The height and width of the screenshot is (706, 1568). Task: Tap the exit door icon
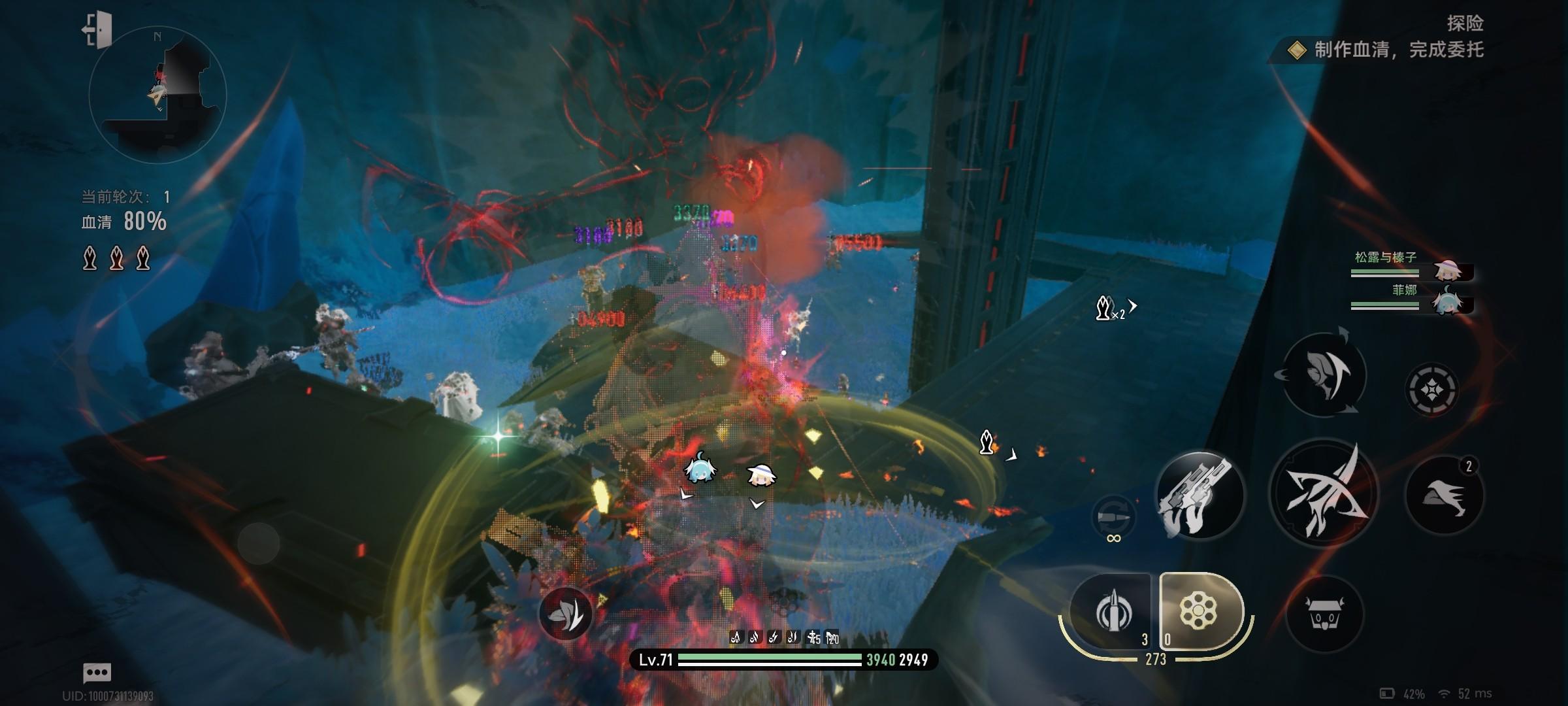[98, 29]
